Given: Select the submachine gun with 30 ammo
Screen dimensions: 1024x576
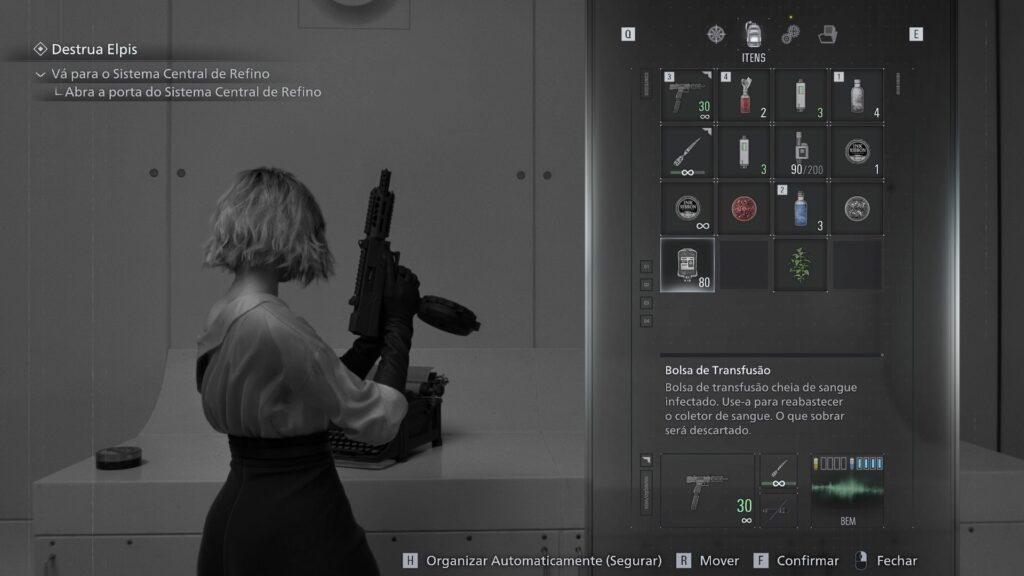Looking at the screenshot, I should coord(686,95).
